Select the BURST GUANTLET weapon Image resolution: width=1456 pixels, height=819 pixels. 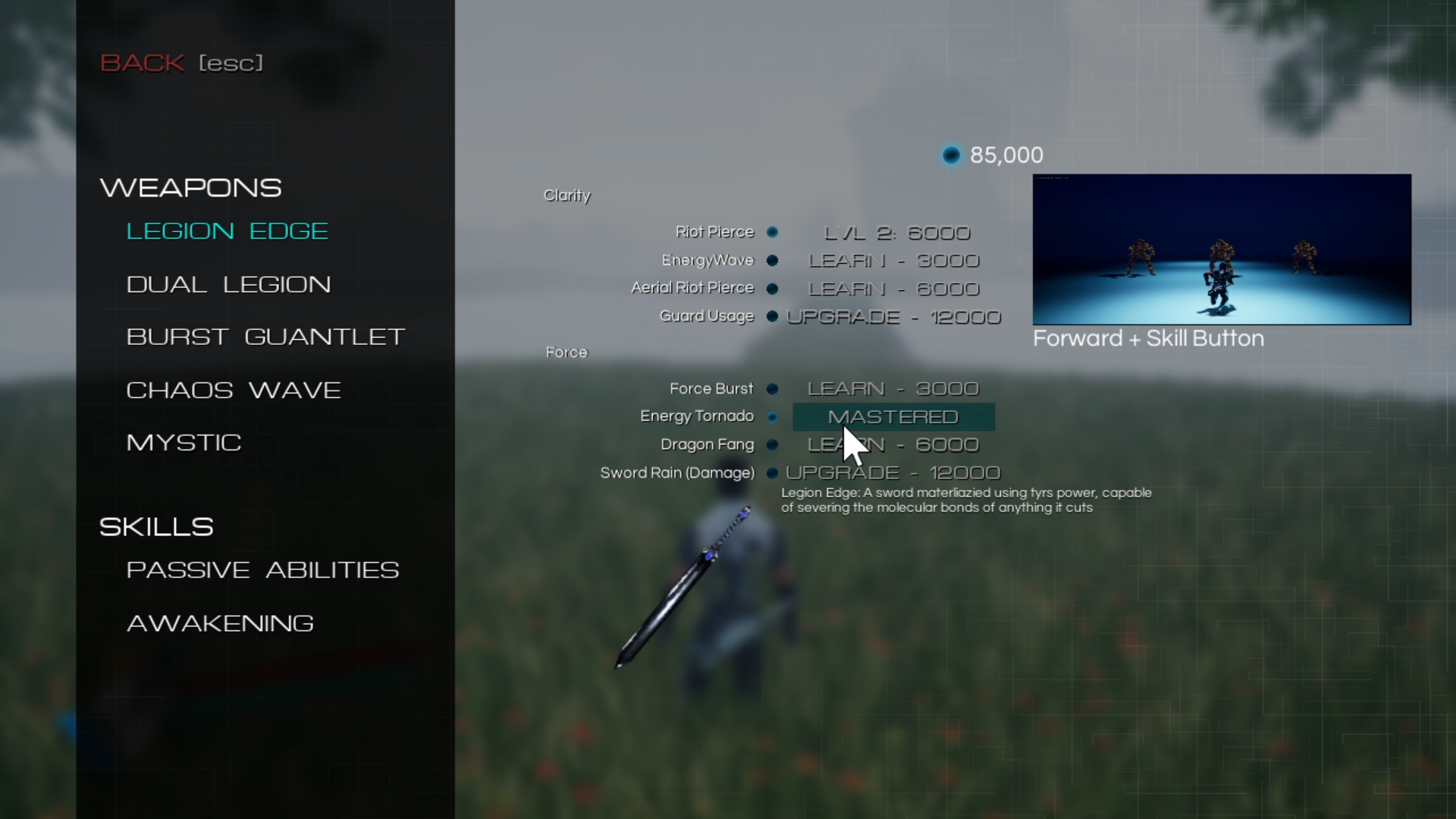pyautogui.click(x=265, y=337)
